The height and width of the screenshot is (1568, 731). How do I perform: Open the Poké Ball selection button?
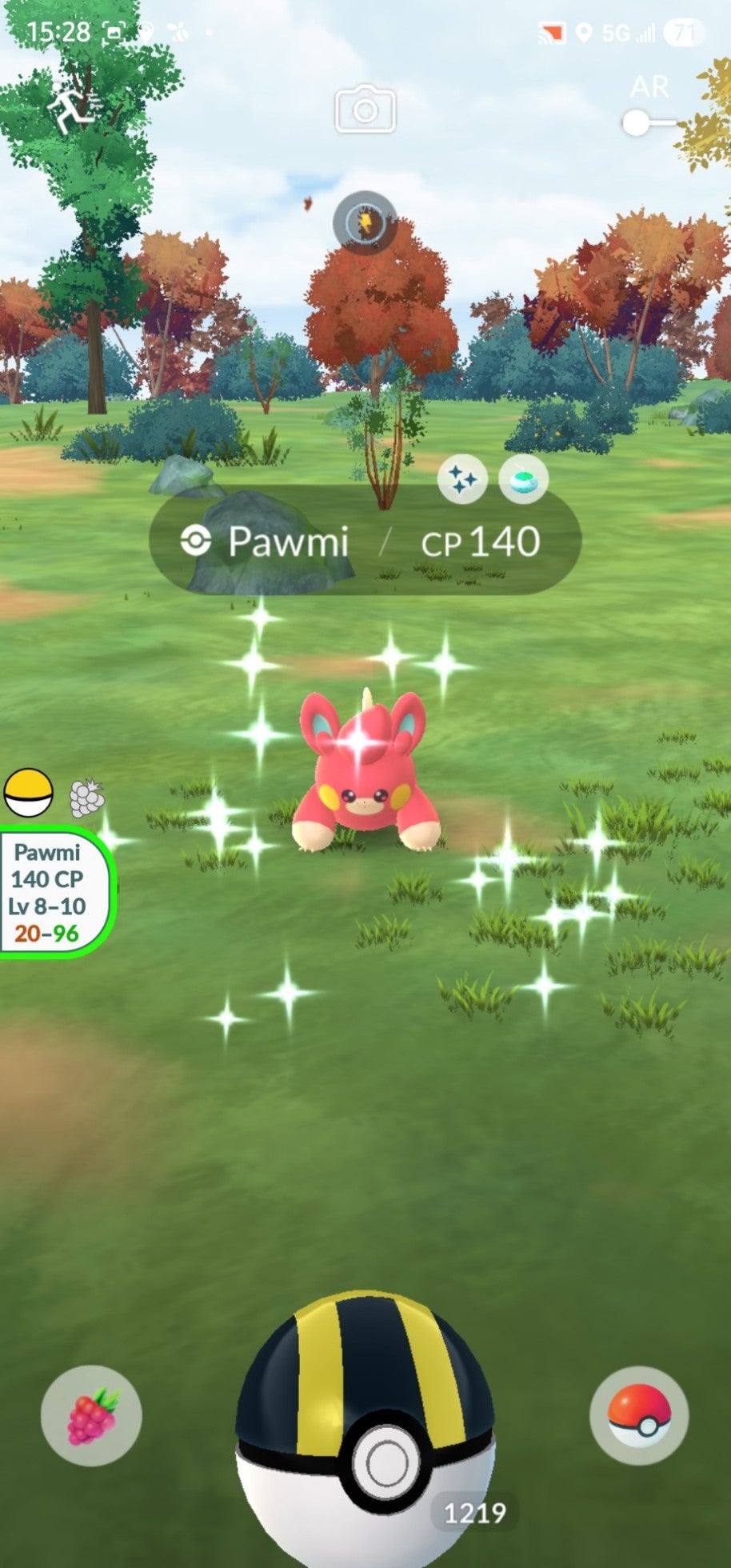coord(638,1415)
